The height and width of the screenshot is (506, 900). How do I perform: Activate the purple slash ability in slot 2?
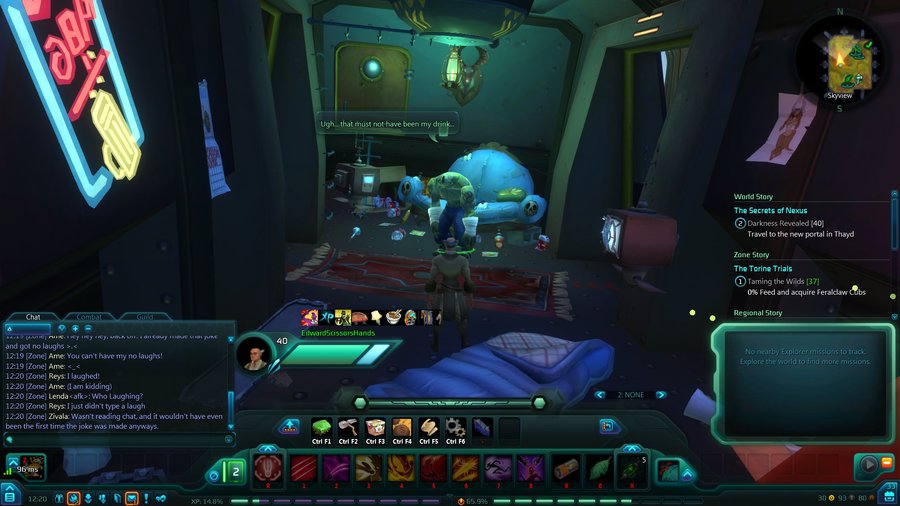click(335, 468)
